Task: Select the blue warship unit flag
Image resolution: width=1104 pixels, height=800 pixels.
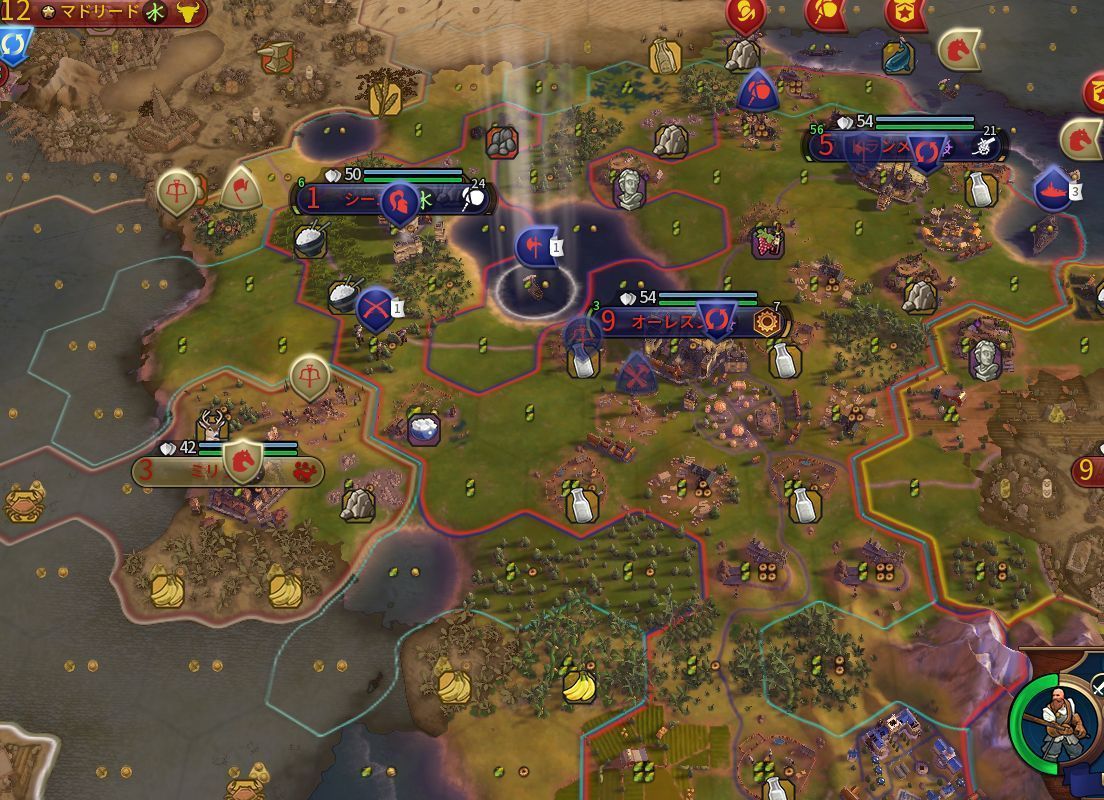Action: coord(1051,190)
